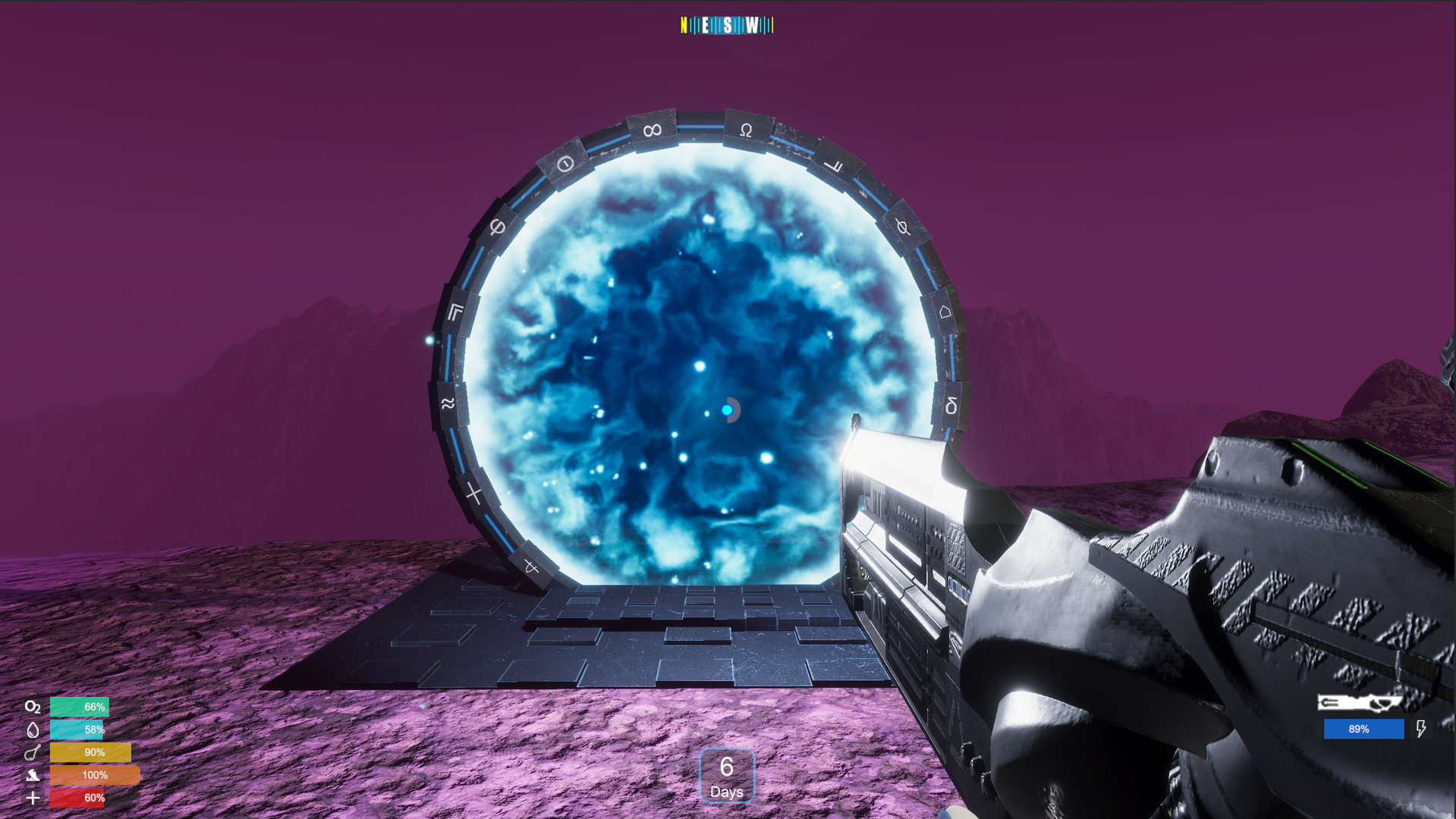Click the O2 oxygen icon
The image size is (1456, 819).
click(x=33, y=708)
